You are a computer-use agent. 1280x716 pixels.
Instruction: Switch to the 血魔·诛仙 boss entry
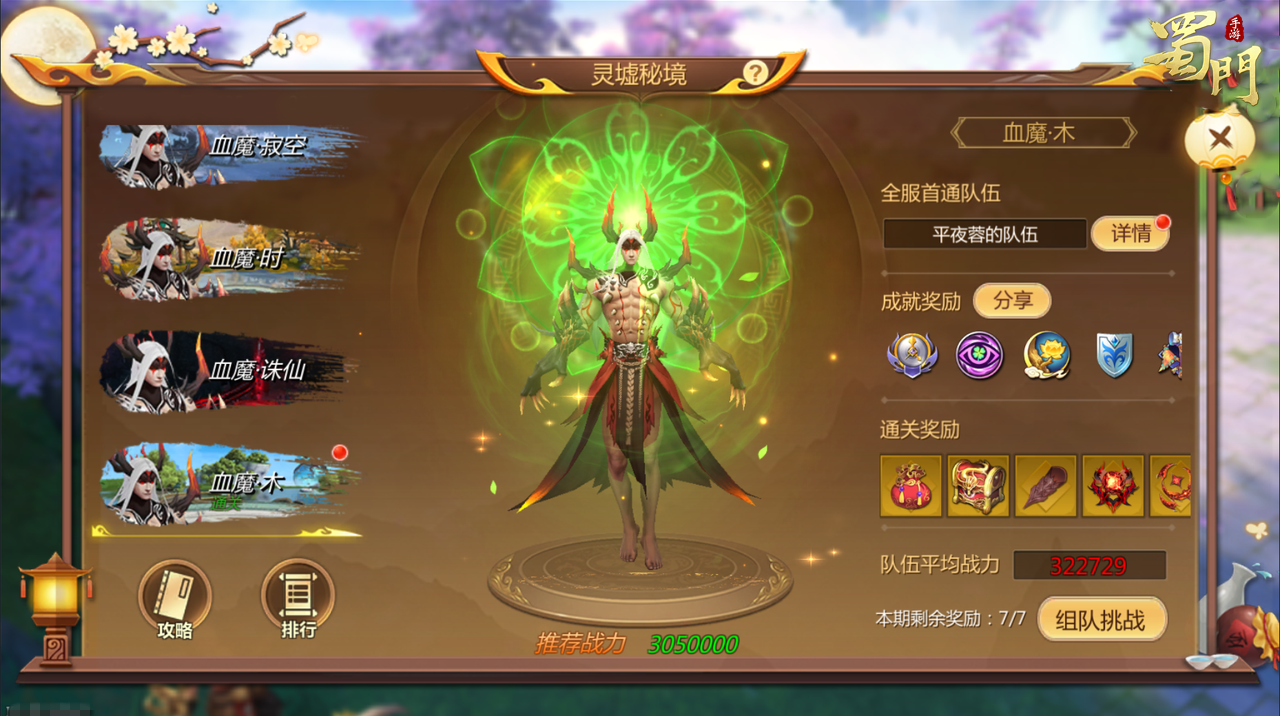228,371
